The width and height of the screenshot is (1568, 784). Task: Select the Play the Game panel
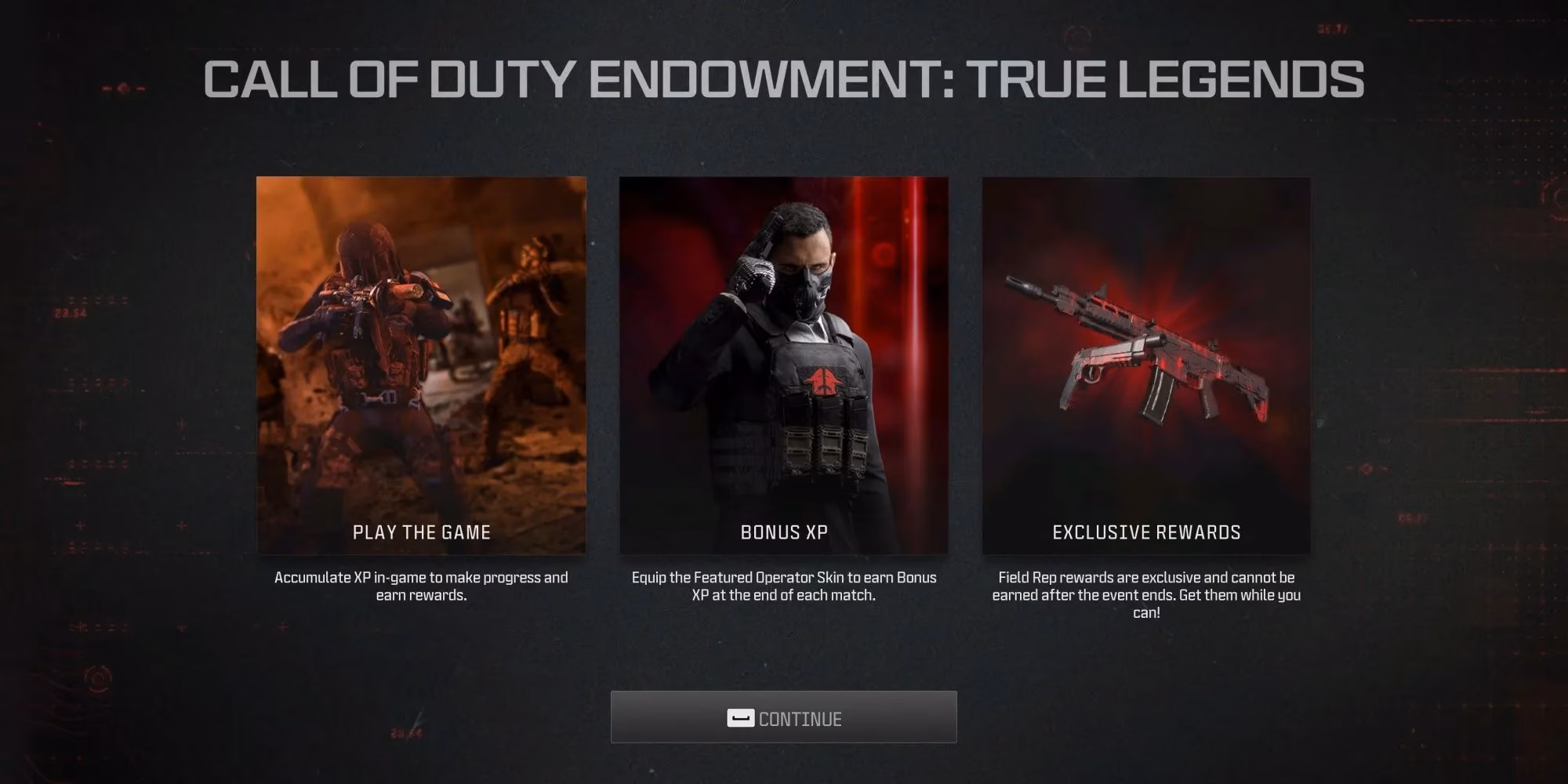[421, 361]
